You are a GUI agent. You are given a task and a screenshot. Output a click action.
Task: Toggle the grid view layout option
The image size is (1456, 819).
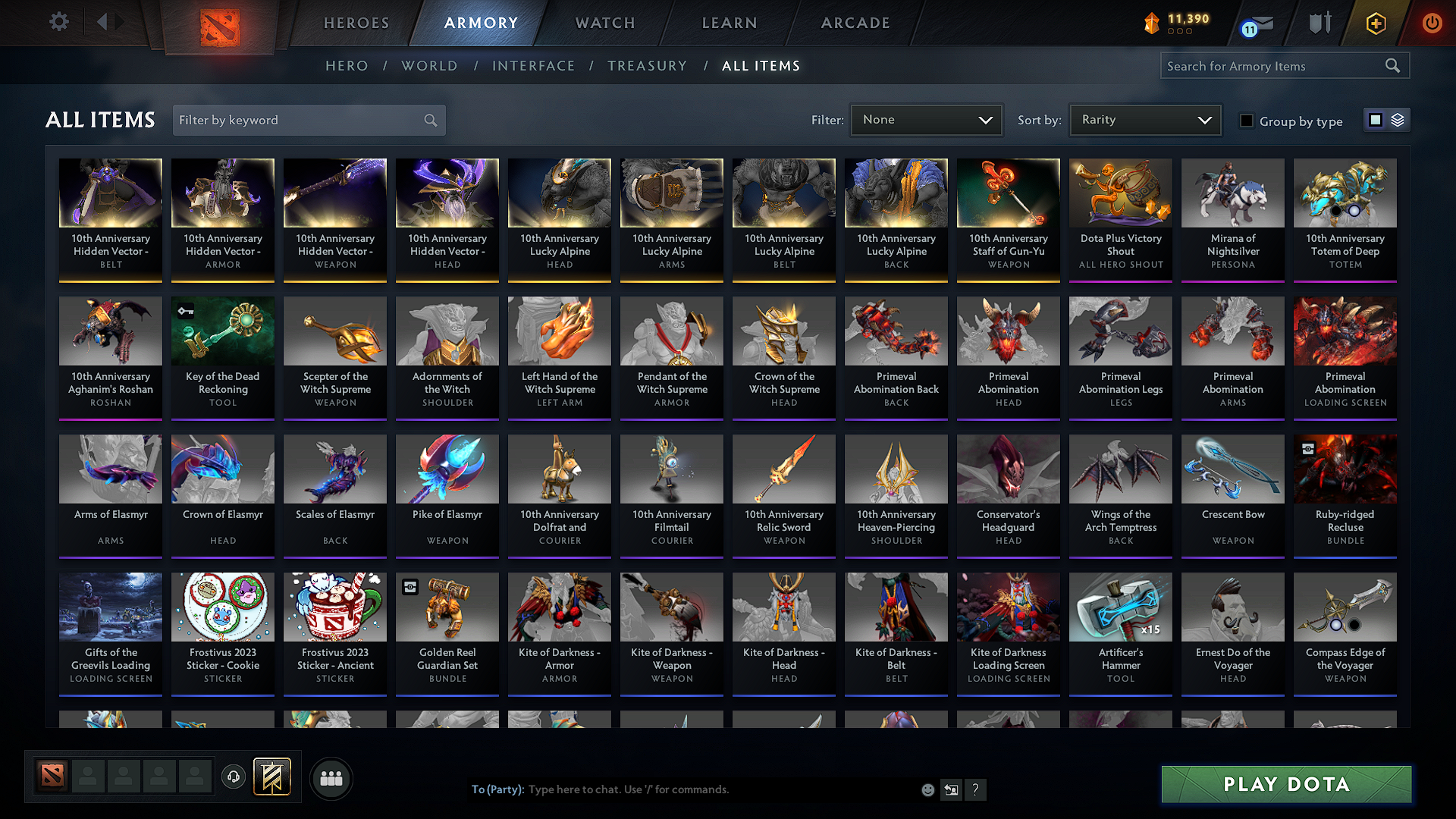pos(1374,120)
